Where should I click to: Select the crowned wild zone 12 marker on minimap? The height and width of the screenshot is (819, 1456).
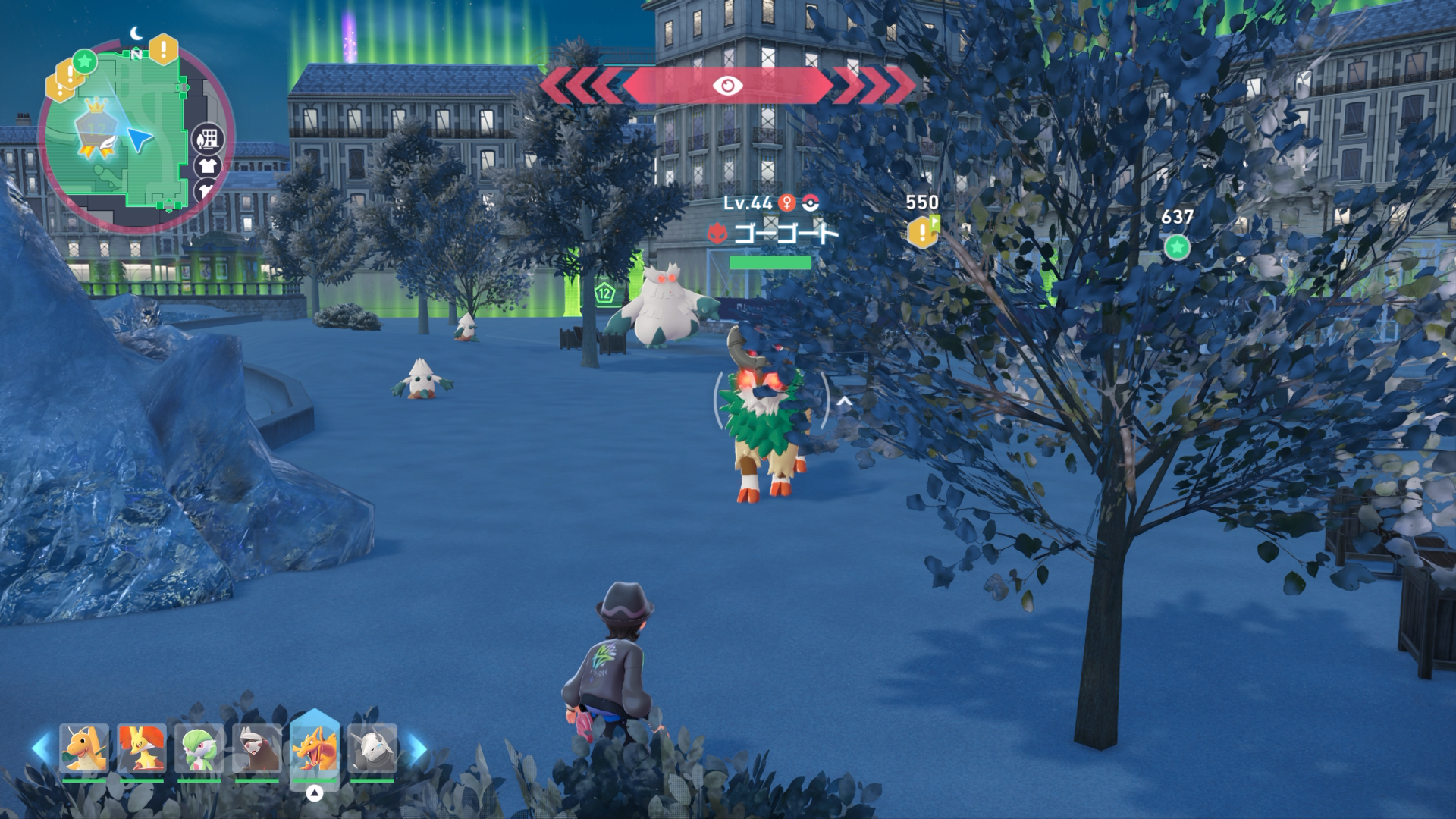96,129
